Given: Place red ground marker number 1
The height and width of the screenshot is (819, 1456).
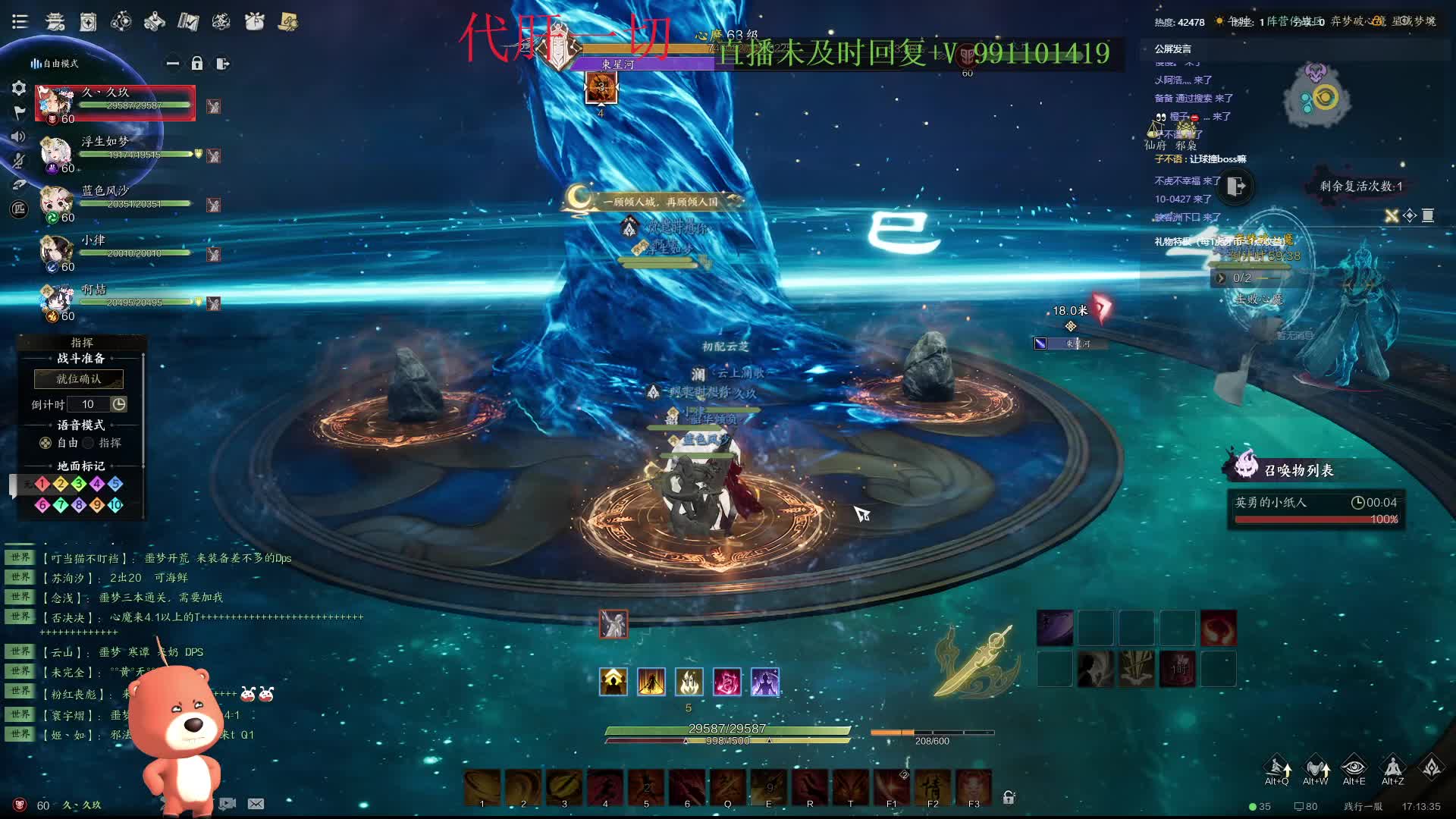Looking at the screenshot, I should (x=42, y=484).
